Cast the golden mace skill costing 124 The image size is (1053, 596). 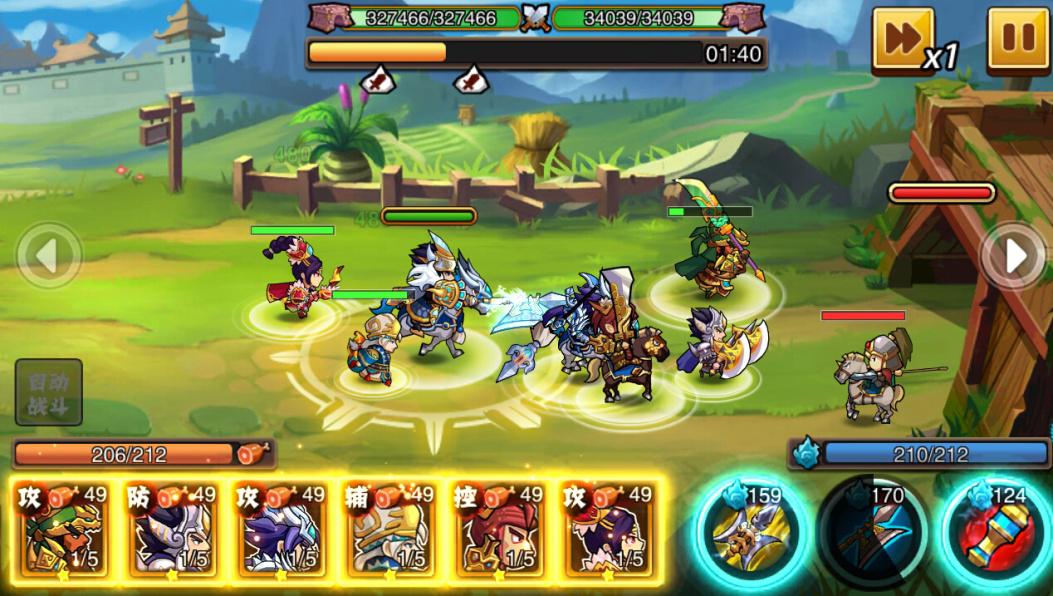click(x=993, y=531)
